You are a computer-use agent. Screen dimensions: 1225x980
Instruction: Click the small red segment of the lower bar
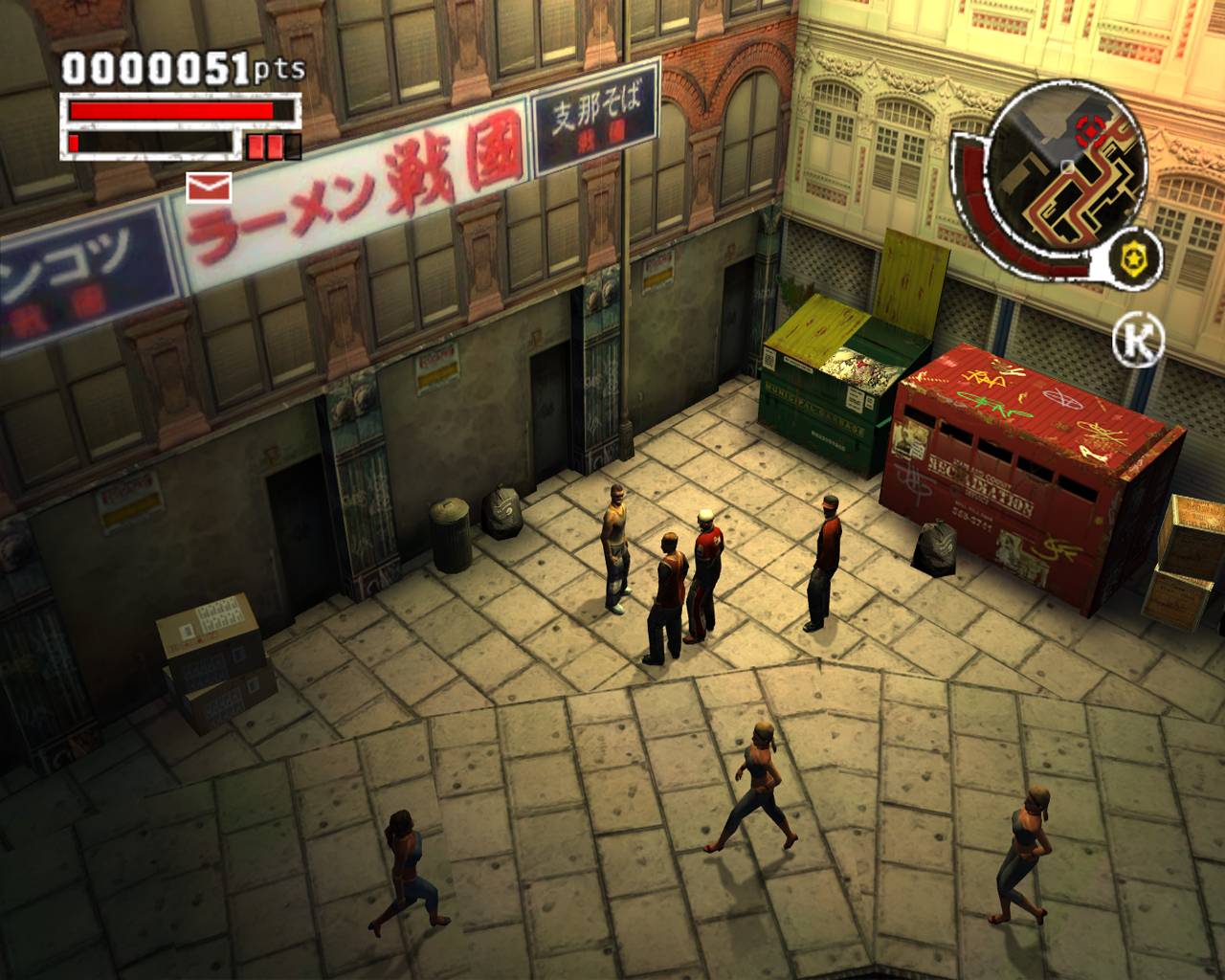tap(73, 144)
